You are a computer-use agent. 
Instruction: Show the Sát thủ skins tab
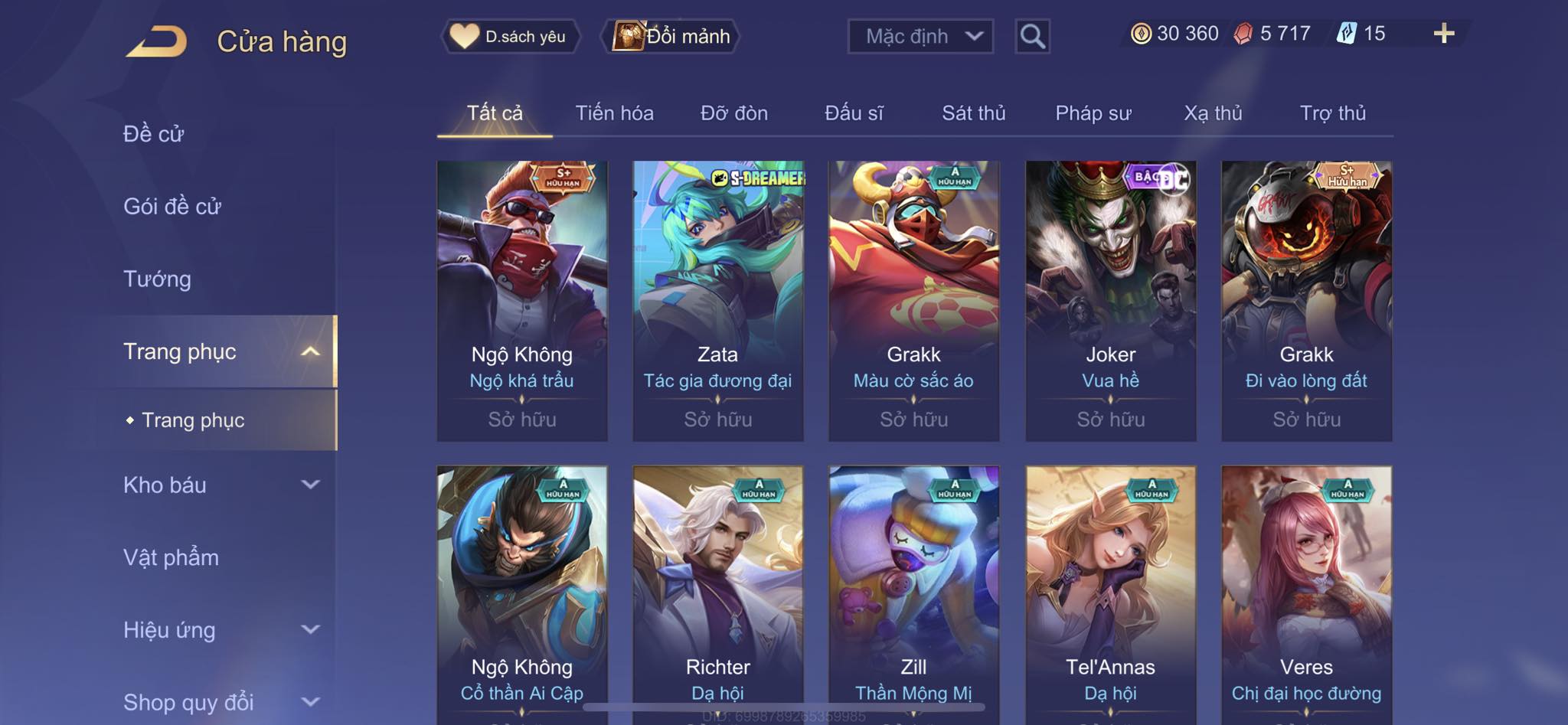[x=973, y=113]
